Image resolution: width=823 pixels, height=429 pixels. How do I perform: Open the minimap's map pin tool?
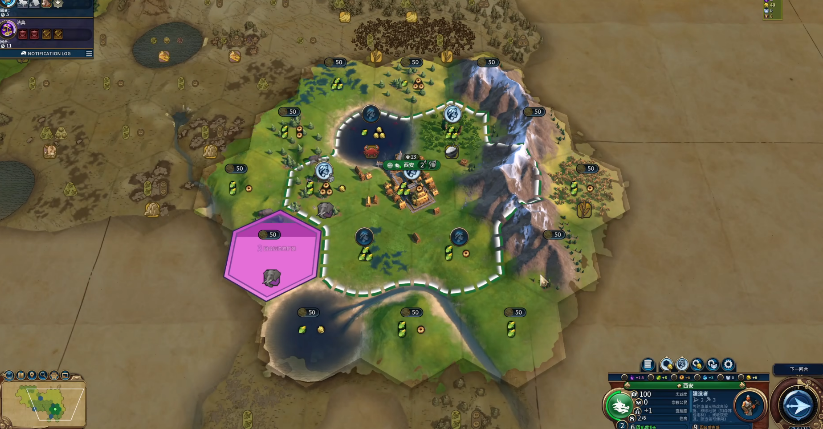click(30, 375)
